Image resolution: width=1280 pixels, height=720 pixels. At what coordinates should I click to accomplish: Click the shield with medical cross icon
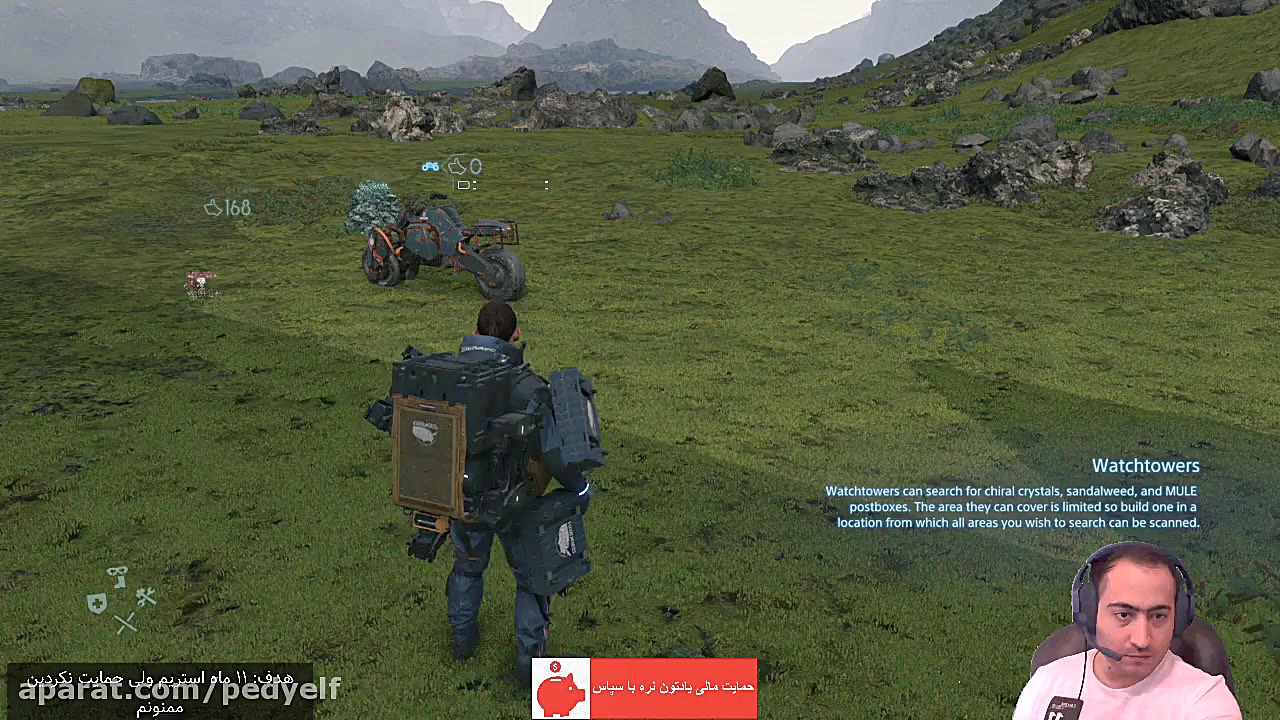(x=97, y=602)
